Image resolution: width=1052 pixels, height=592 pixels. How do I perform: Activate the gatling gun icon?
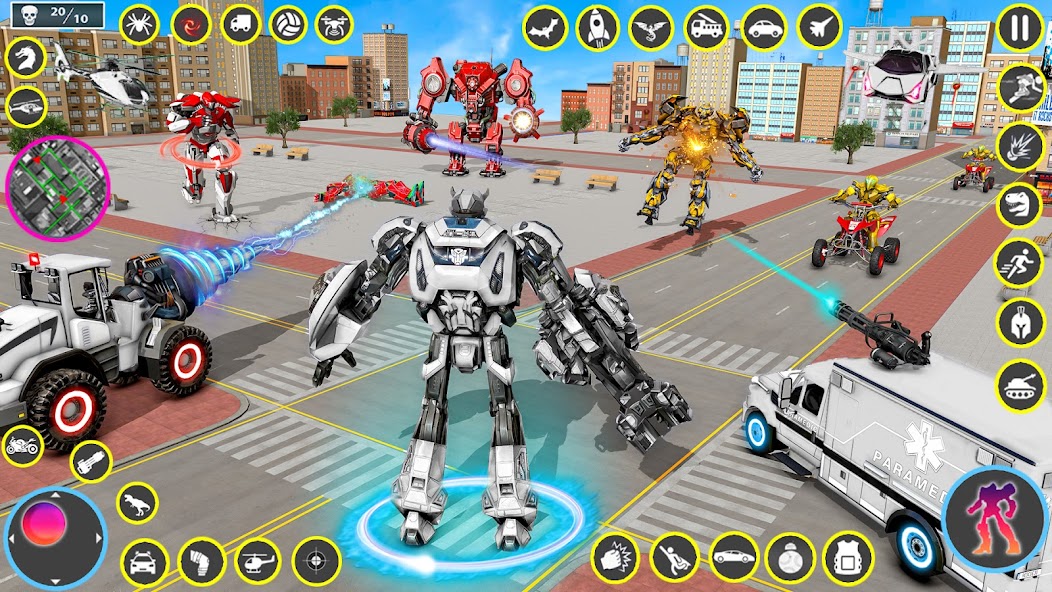[90, 461]
